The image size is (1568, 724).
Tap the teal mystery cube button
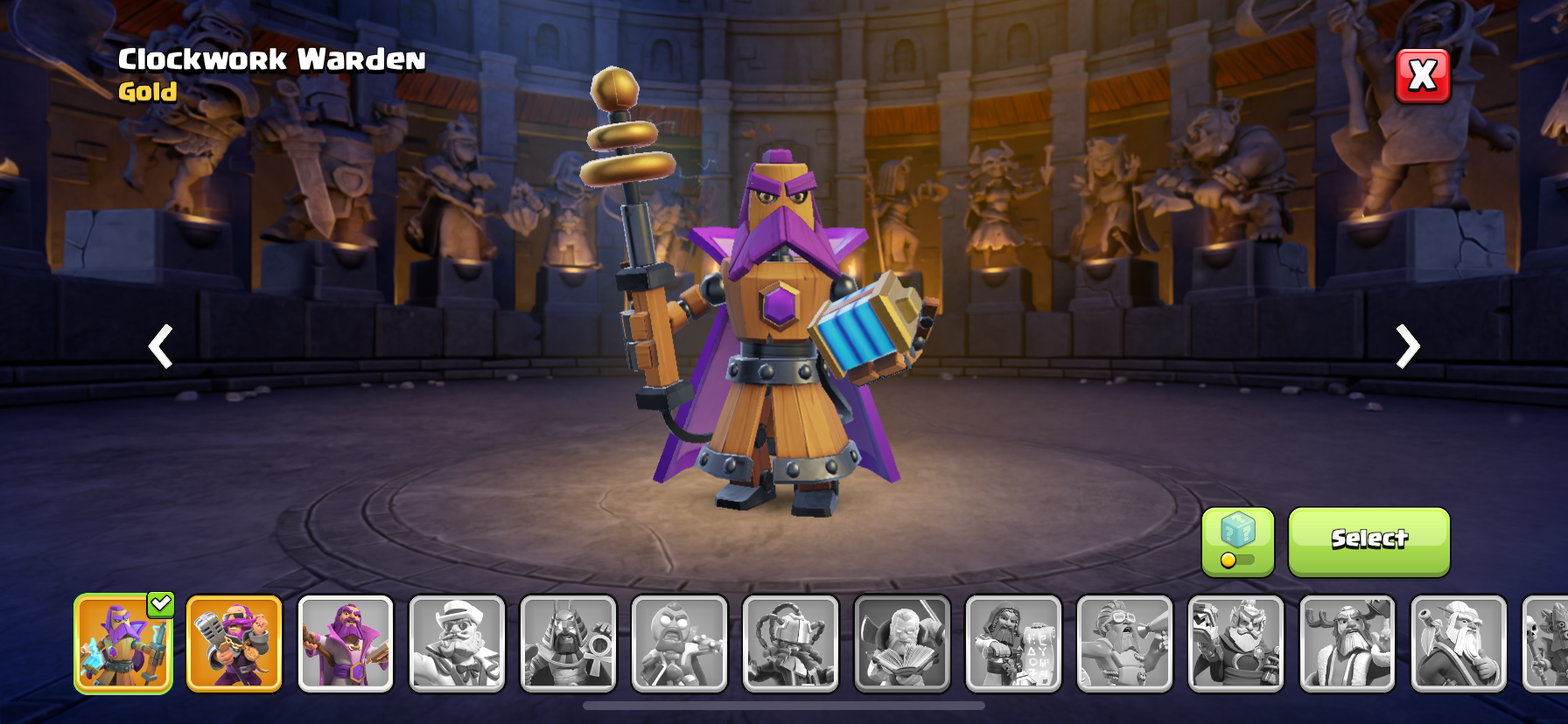(1237, 541)
